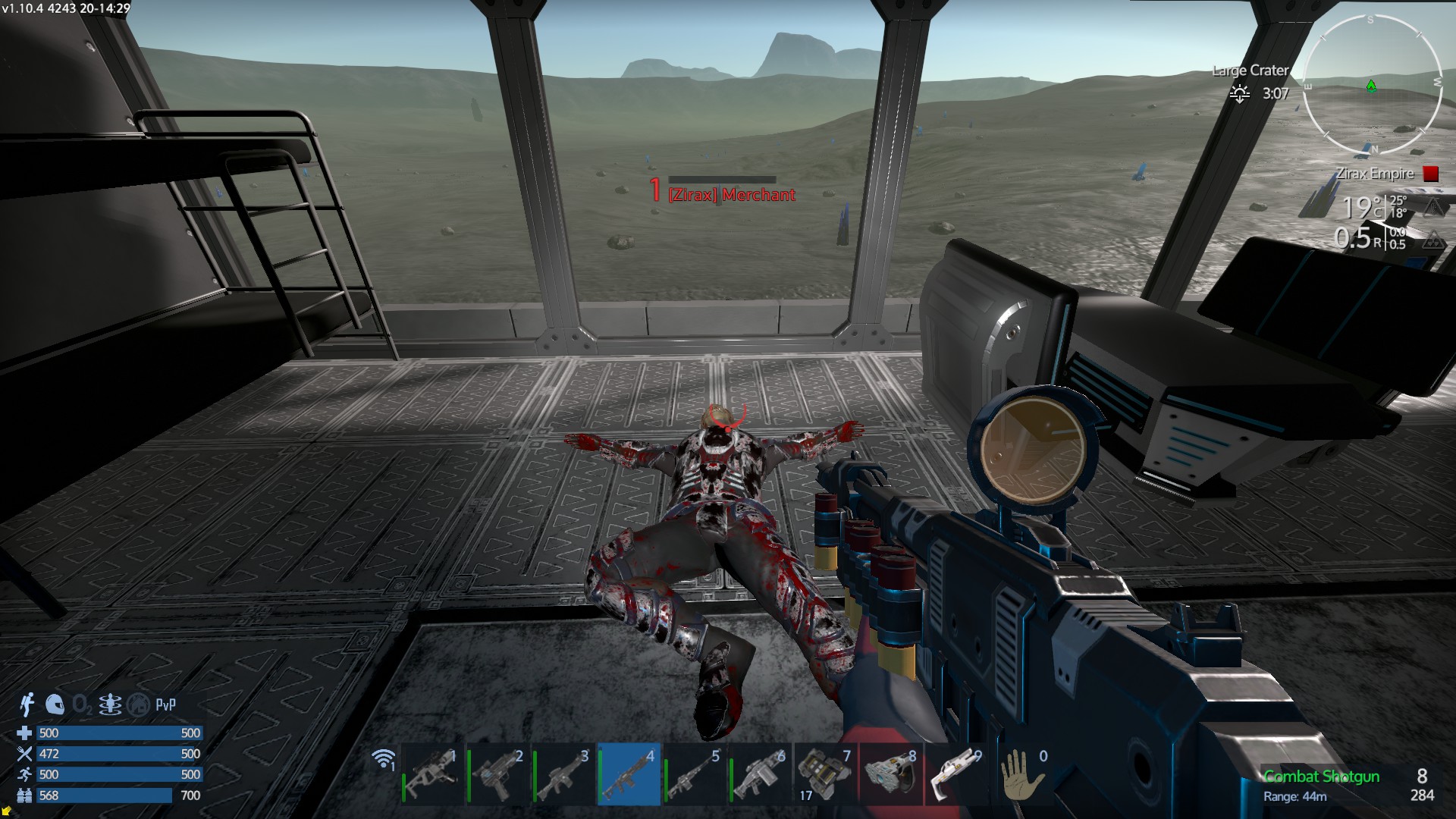The image size is (1456, 819).
Task: Choose the heavy launcher in slot 6
Action: 759,775
